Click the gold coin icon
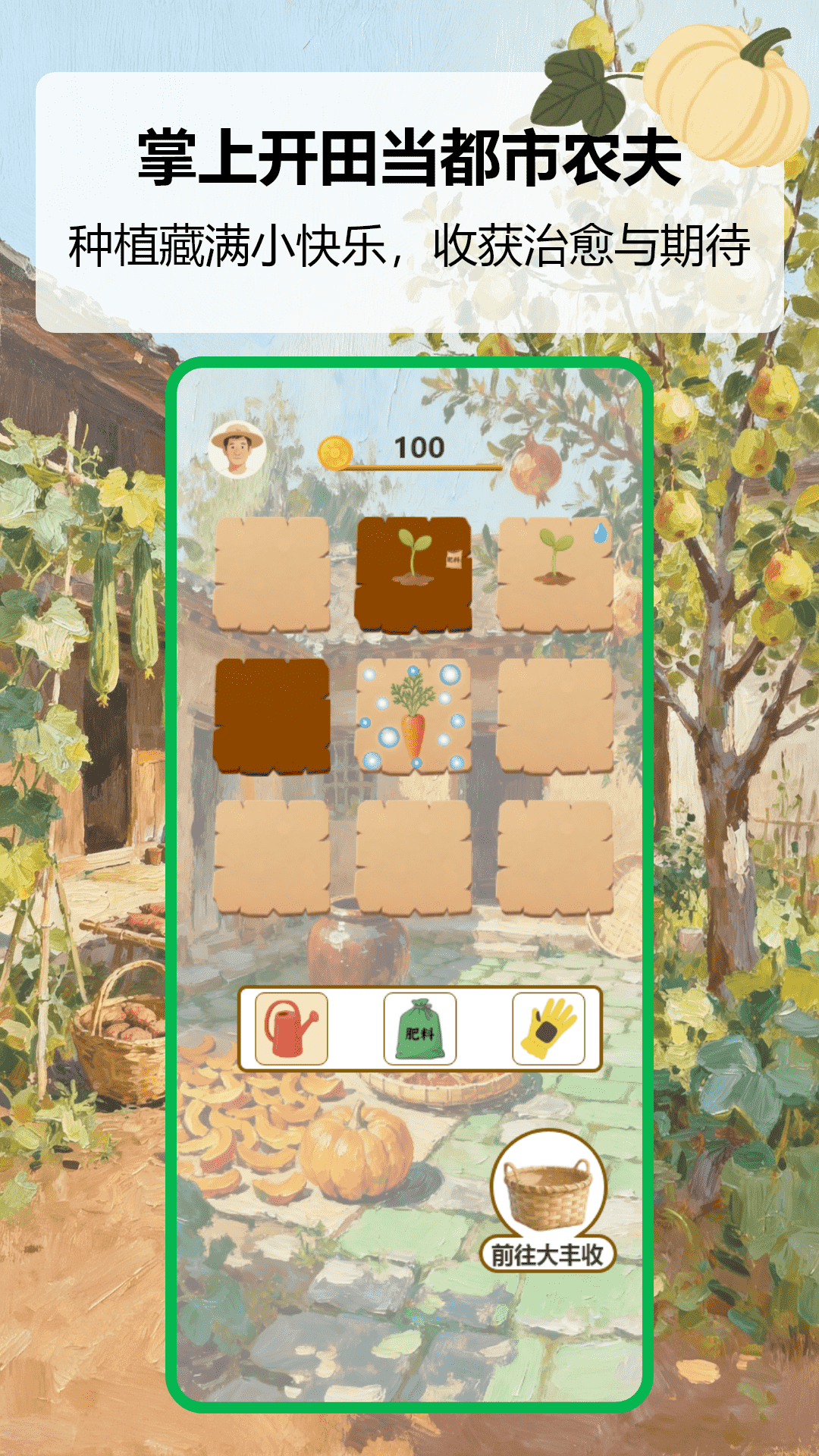819x1456 pixels. tap(334, 453)
